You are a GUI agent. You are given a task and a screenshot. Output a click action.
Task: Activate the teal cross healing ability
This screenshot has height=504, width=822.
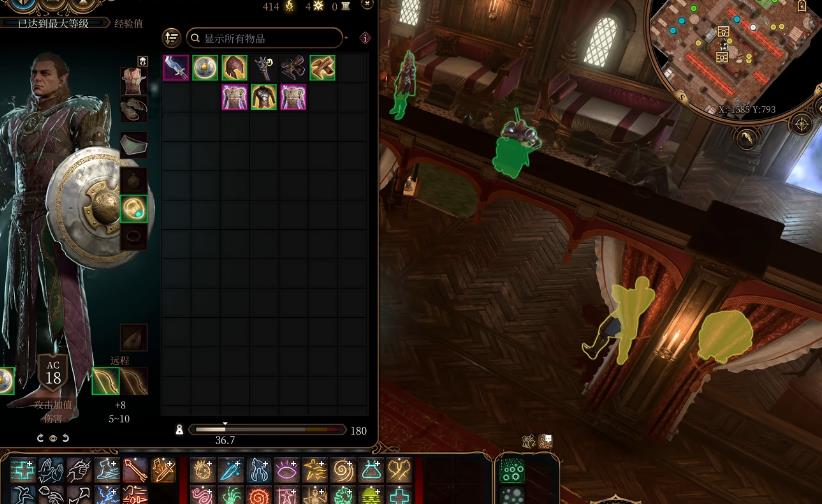[23, 470]
